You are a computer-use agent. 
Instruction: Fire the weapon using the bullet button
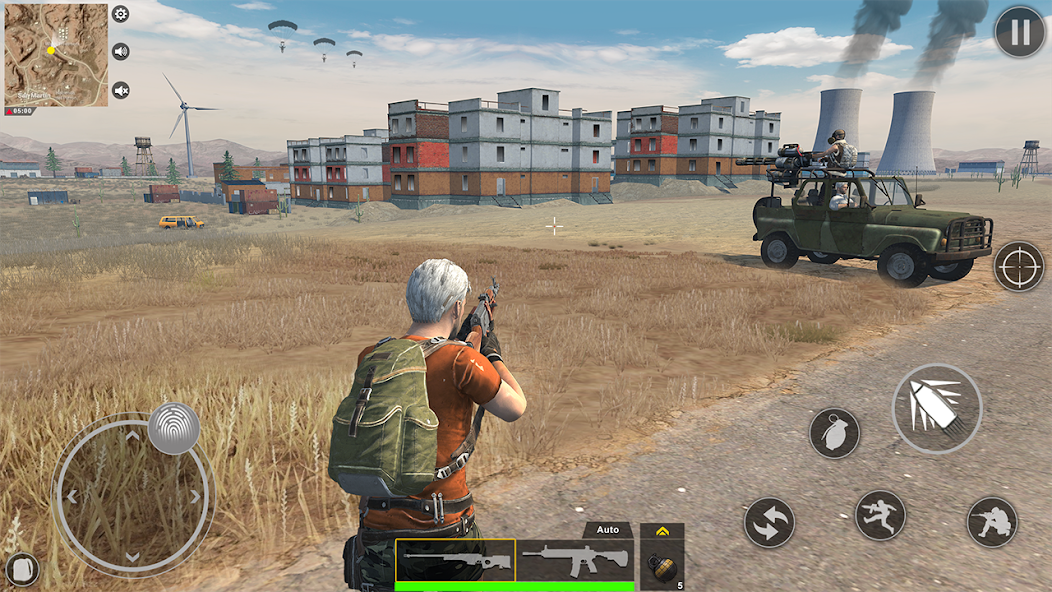click(x=937, y=409)
